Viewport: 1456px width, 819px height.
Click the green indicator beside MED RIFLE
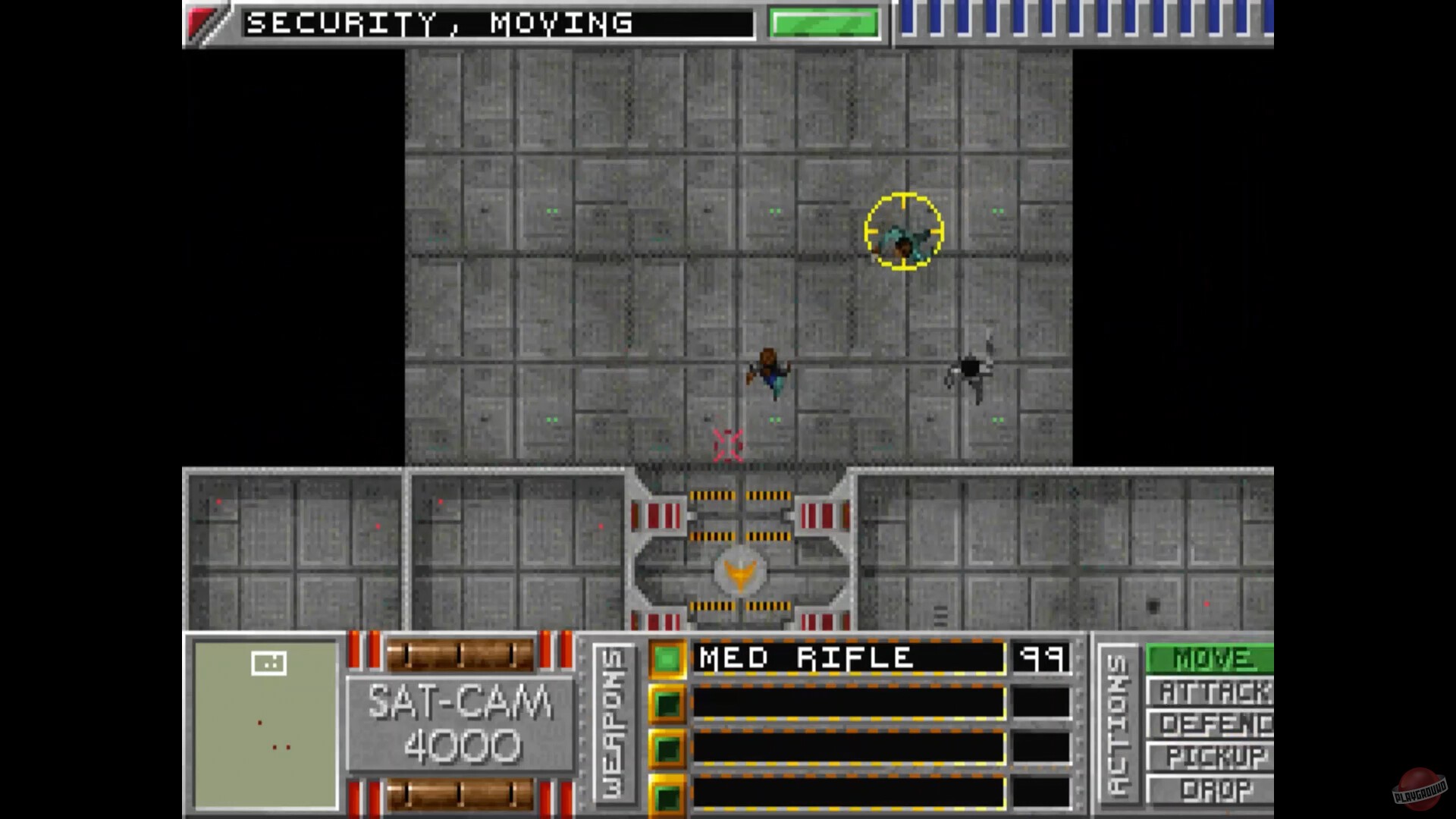[667, 658]
